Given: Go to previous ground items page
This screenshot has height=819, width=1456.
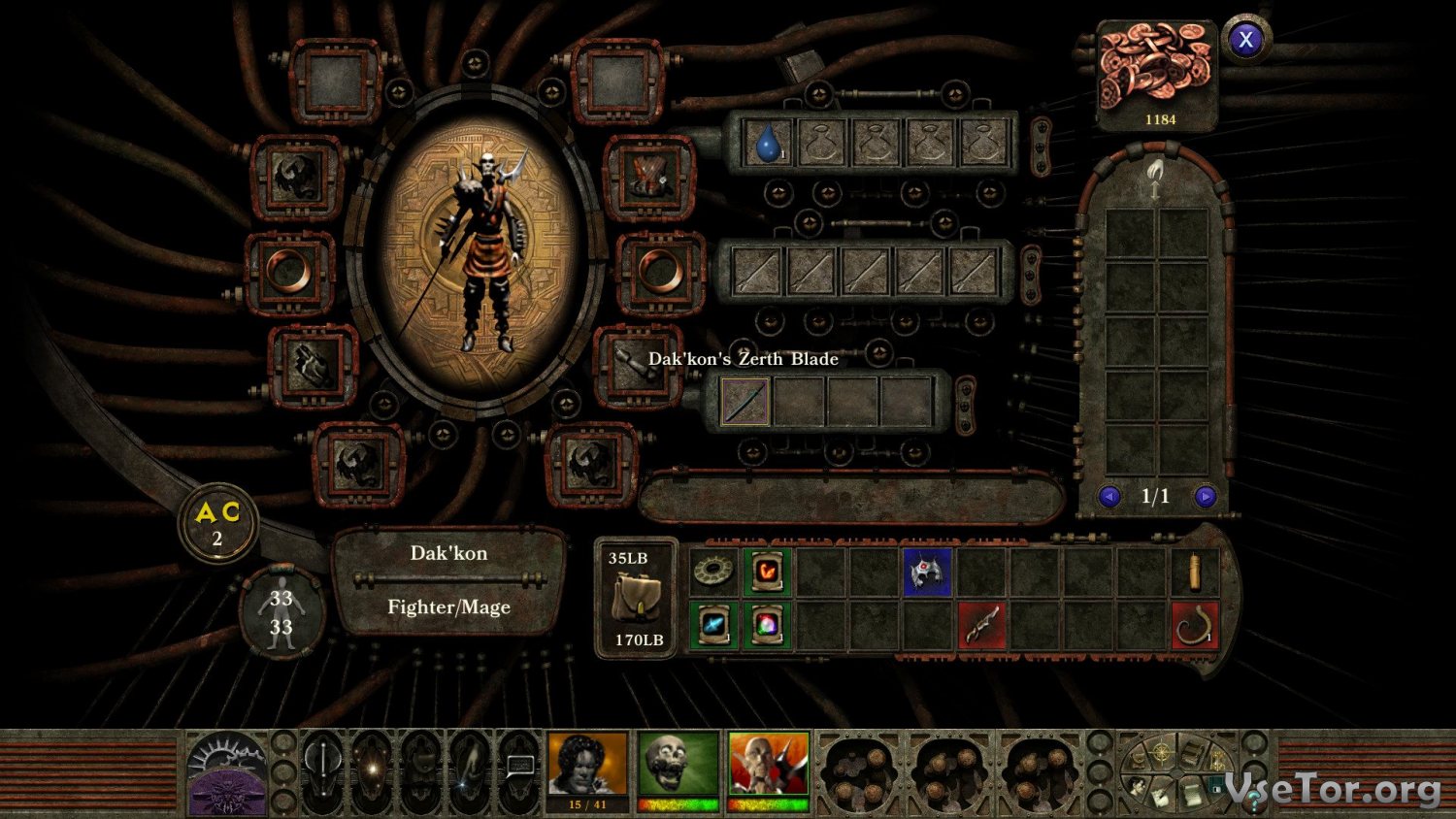Looking at the screenshot, I should point(1109,497).
